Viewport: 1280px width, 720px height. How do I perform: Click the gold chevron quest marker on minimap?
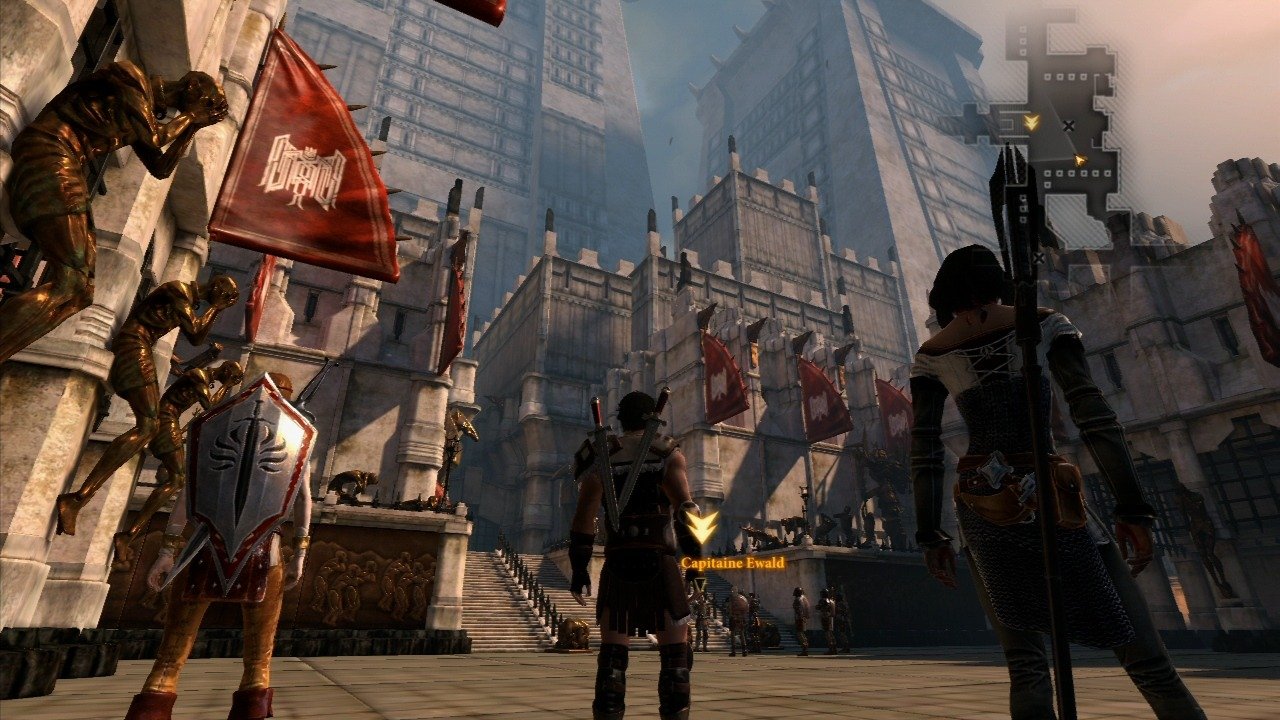(1032, 122)
